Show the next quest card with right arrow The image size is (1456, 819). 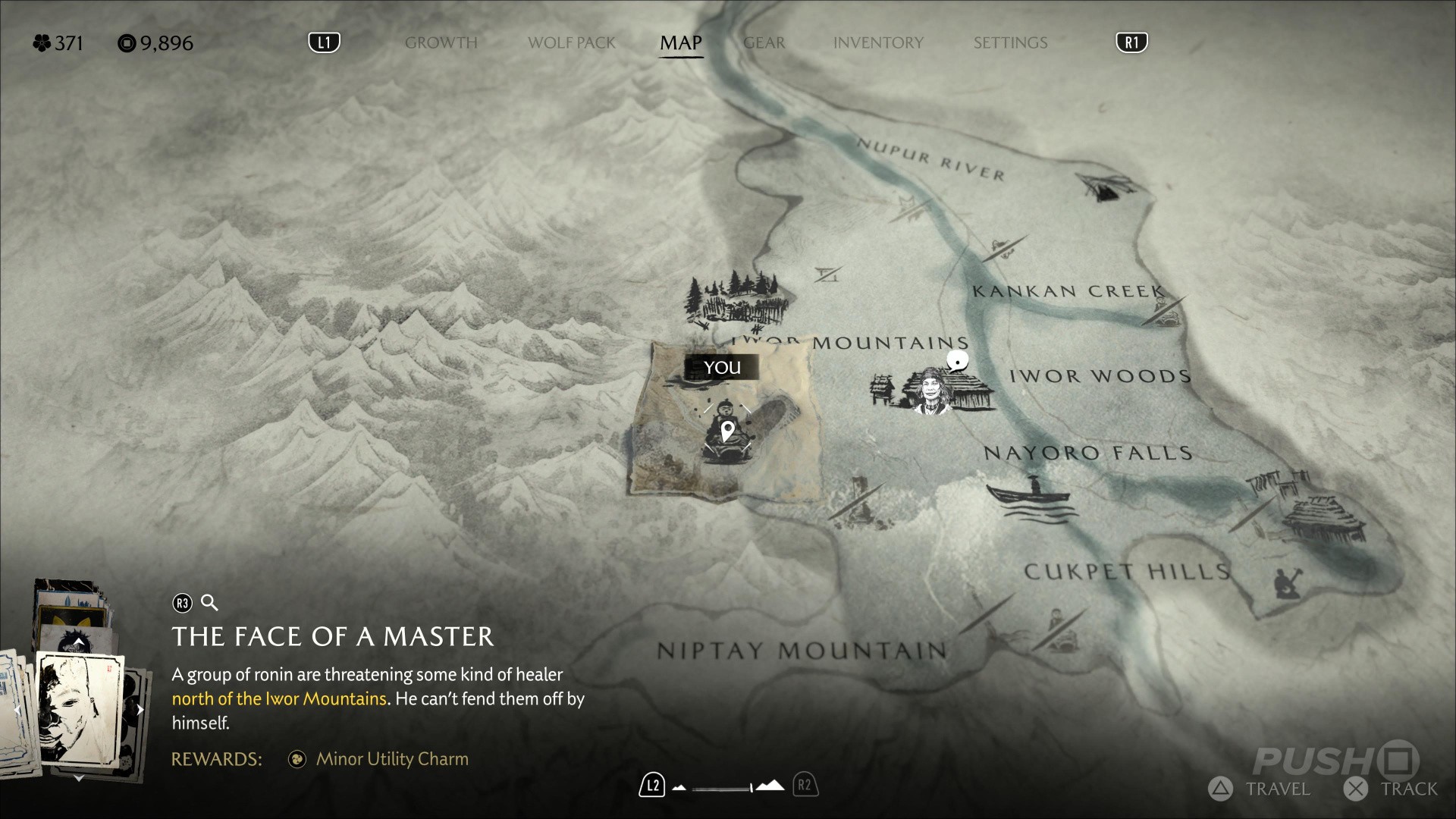pos(140,710)
